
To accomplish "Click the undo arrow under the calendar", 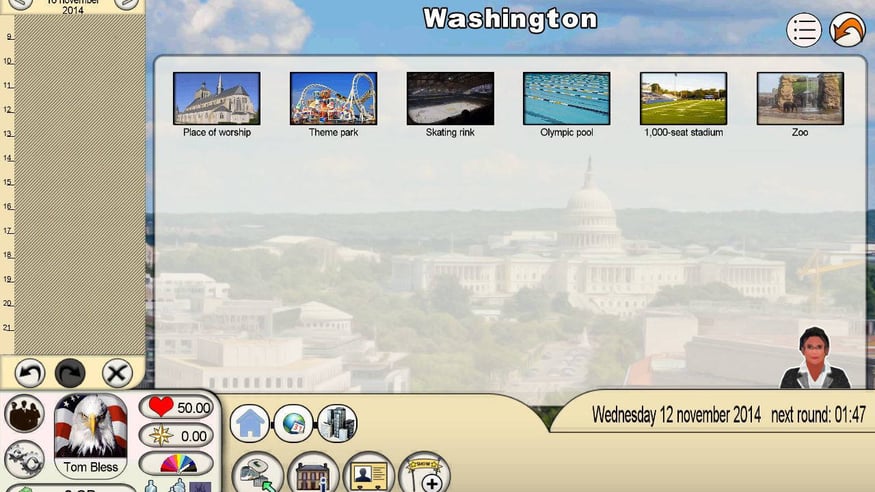I will (x=30, y=373).
